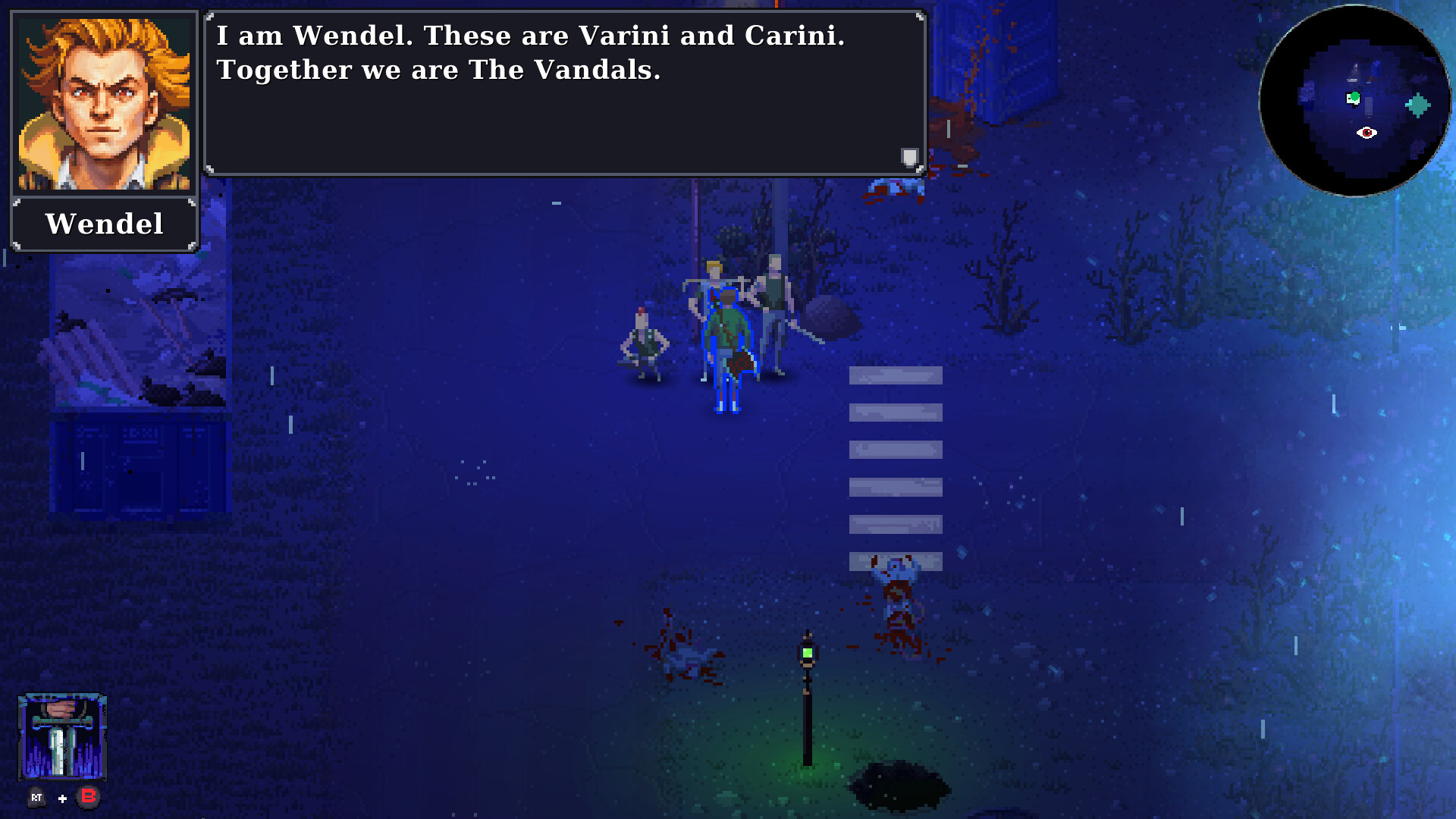Toggle the plus sign between RT and B prompts
This screenshot has width=1456, height=819.
[x=62, y=798]
